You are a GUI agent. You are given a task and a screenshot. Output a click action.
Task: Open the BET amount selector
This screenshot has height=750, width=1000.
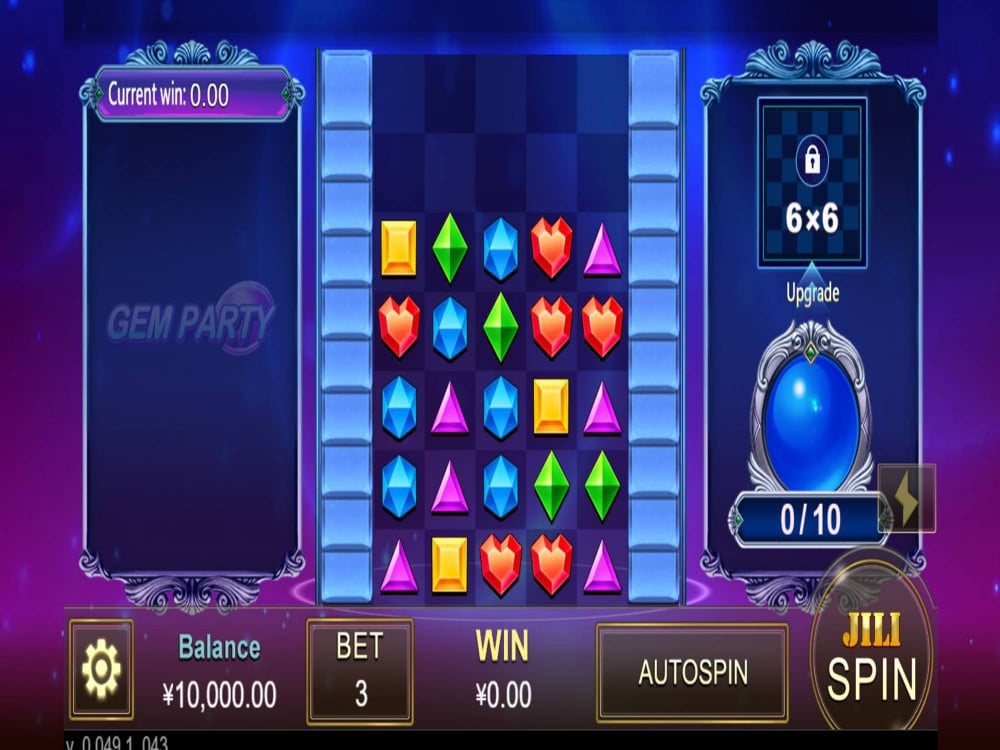tap(359, 670)
